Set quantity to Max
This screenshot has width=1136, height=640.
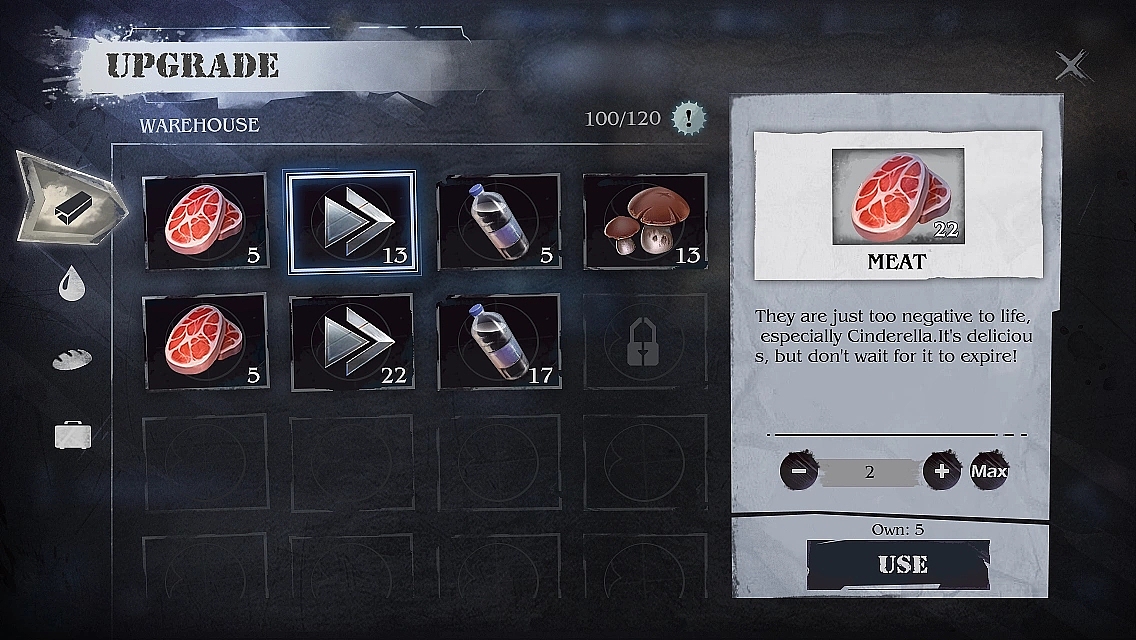[x=989, y=471]
